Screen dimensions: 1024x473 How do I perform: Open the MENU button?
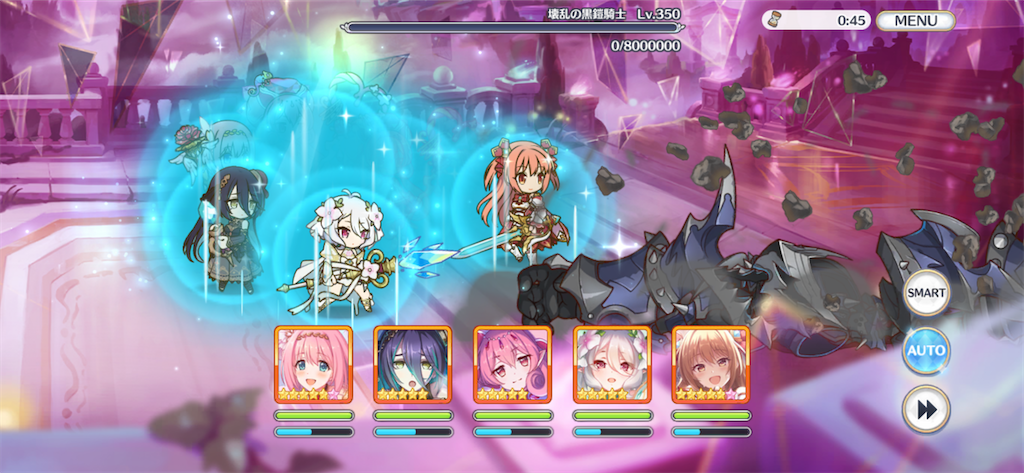pyautogui.click(x=915, y=20)
